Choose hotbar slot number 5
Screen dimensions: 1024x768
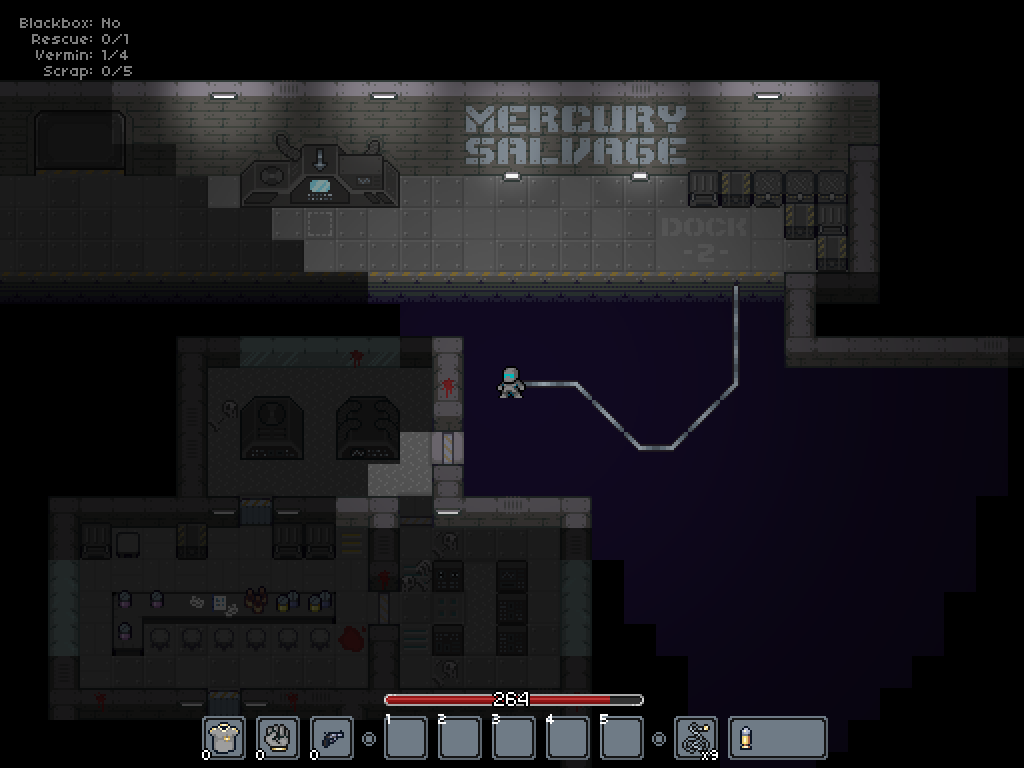pyautogui.click(x=622, y=738)
